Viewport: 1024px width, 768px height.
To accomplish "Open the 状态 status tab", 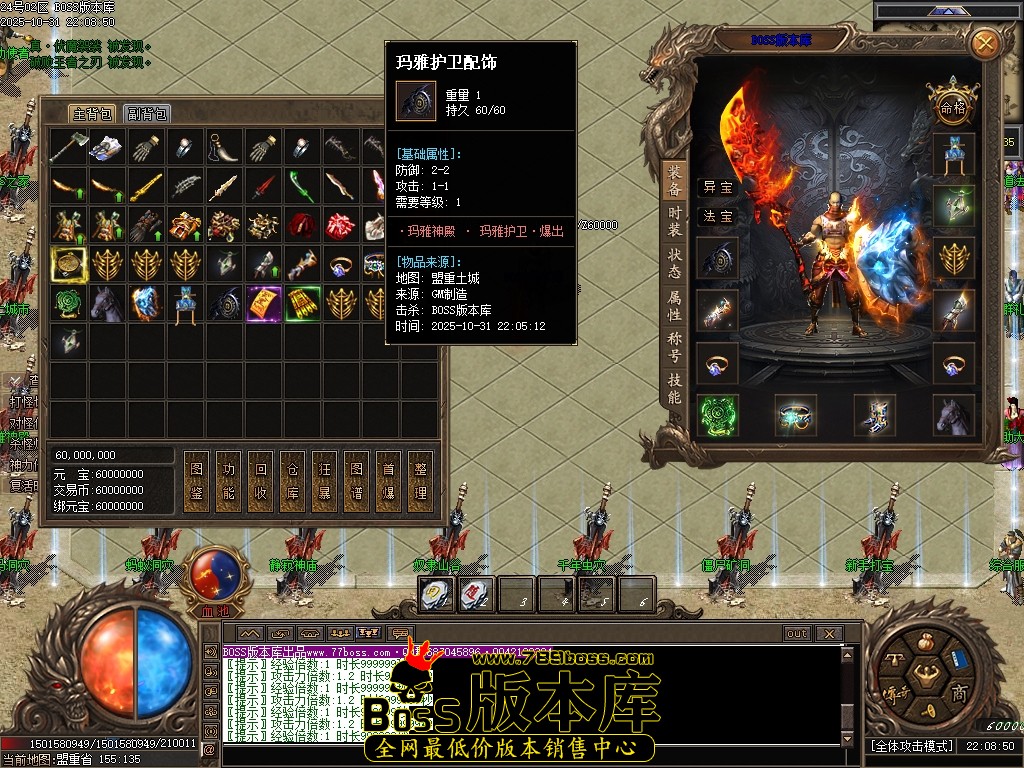I will tap(675, 263).
